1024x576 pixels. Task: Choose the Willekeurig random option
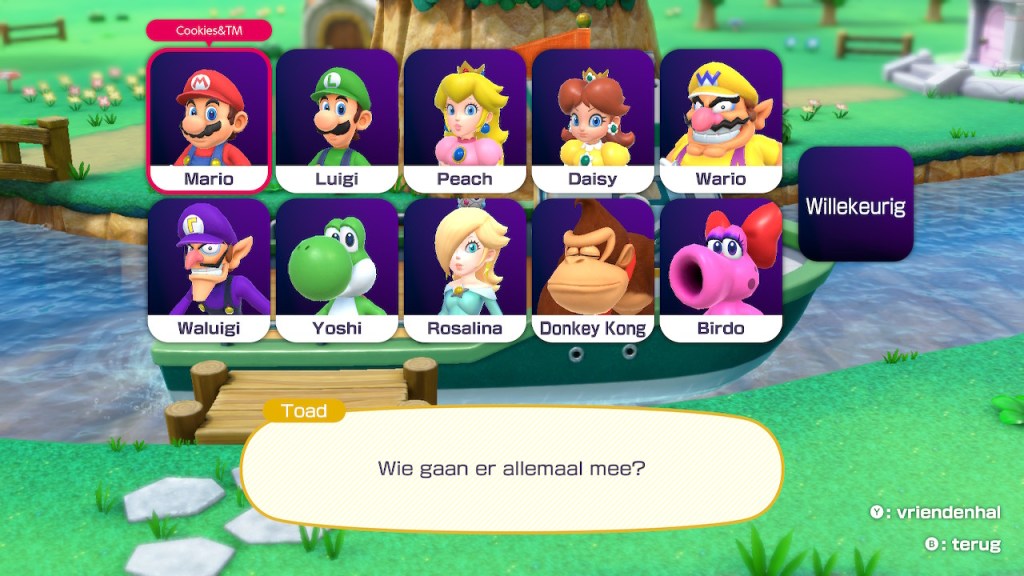point(856,205)
